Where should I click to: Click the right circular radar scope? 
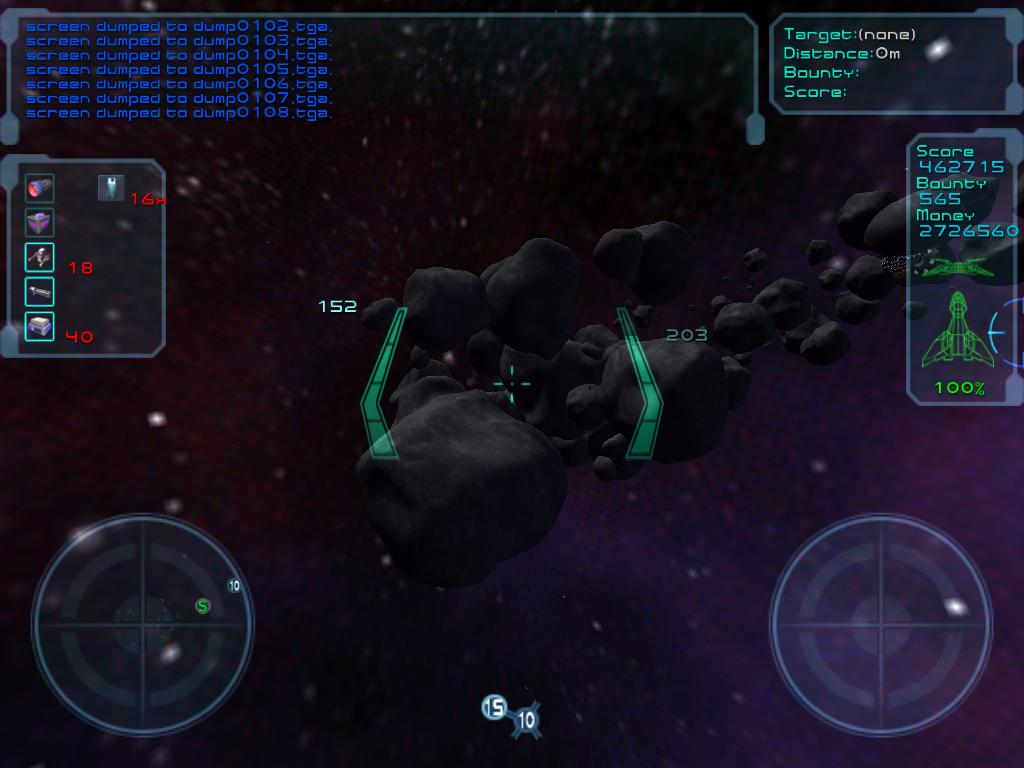click(x=881, y=625)
